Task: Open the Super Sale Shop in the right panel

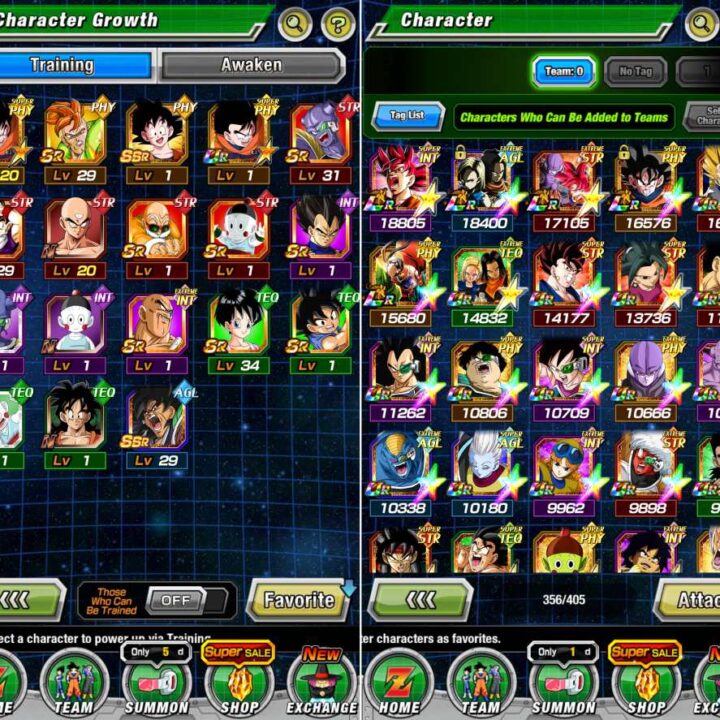Action: pos(645,680)
